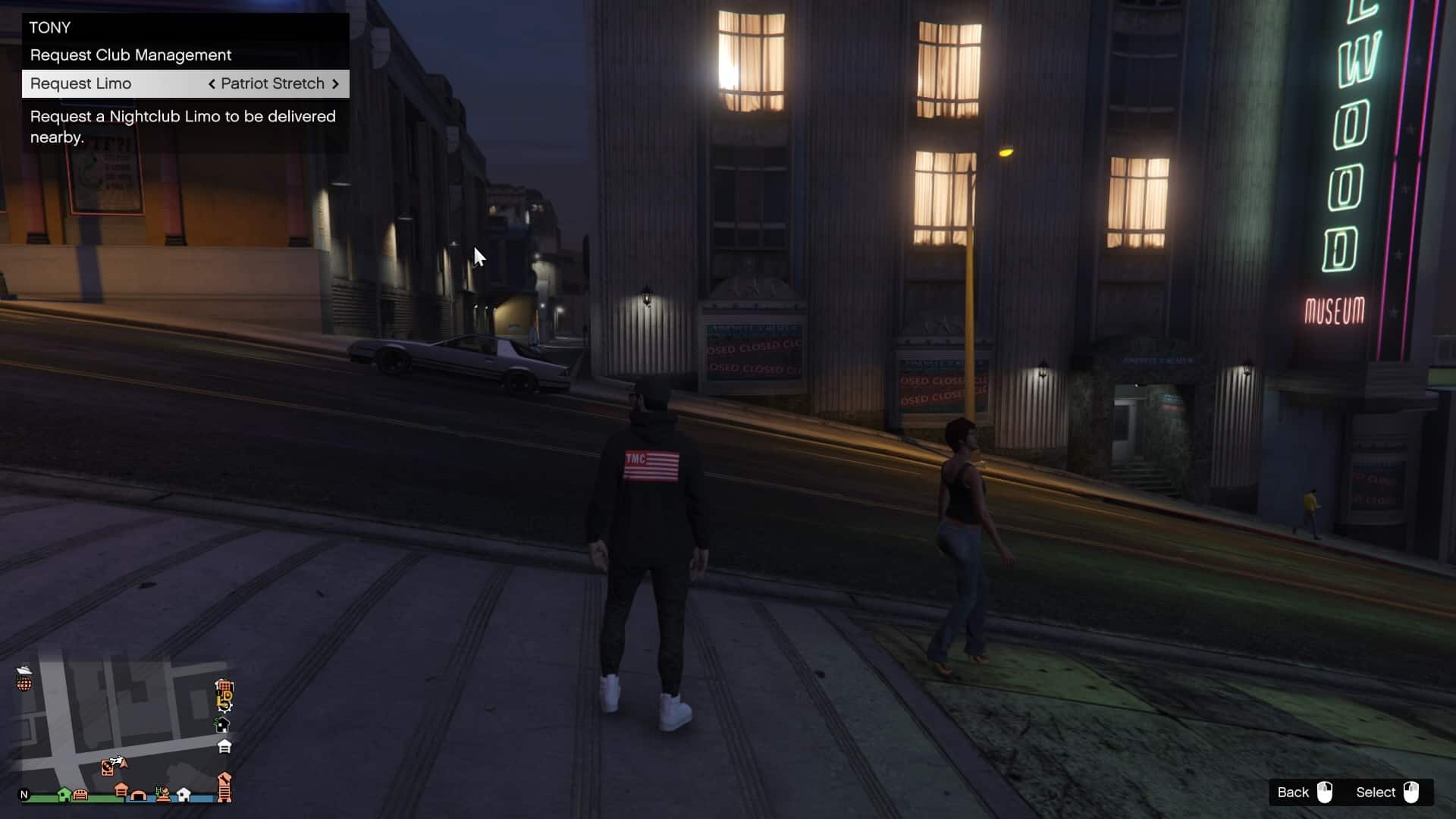Click the Select button in the footer
The width and height of the screenshot is (1456, 819).
[x=1387, y=792]
